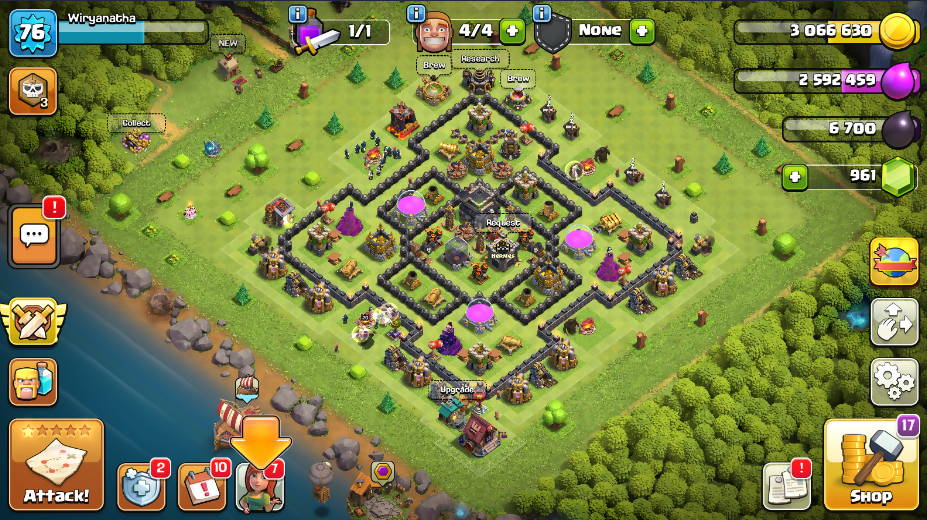Open the level 76 player profile badge

click(x=32, y=33)
